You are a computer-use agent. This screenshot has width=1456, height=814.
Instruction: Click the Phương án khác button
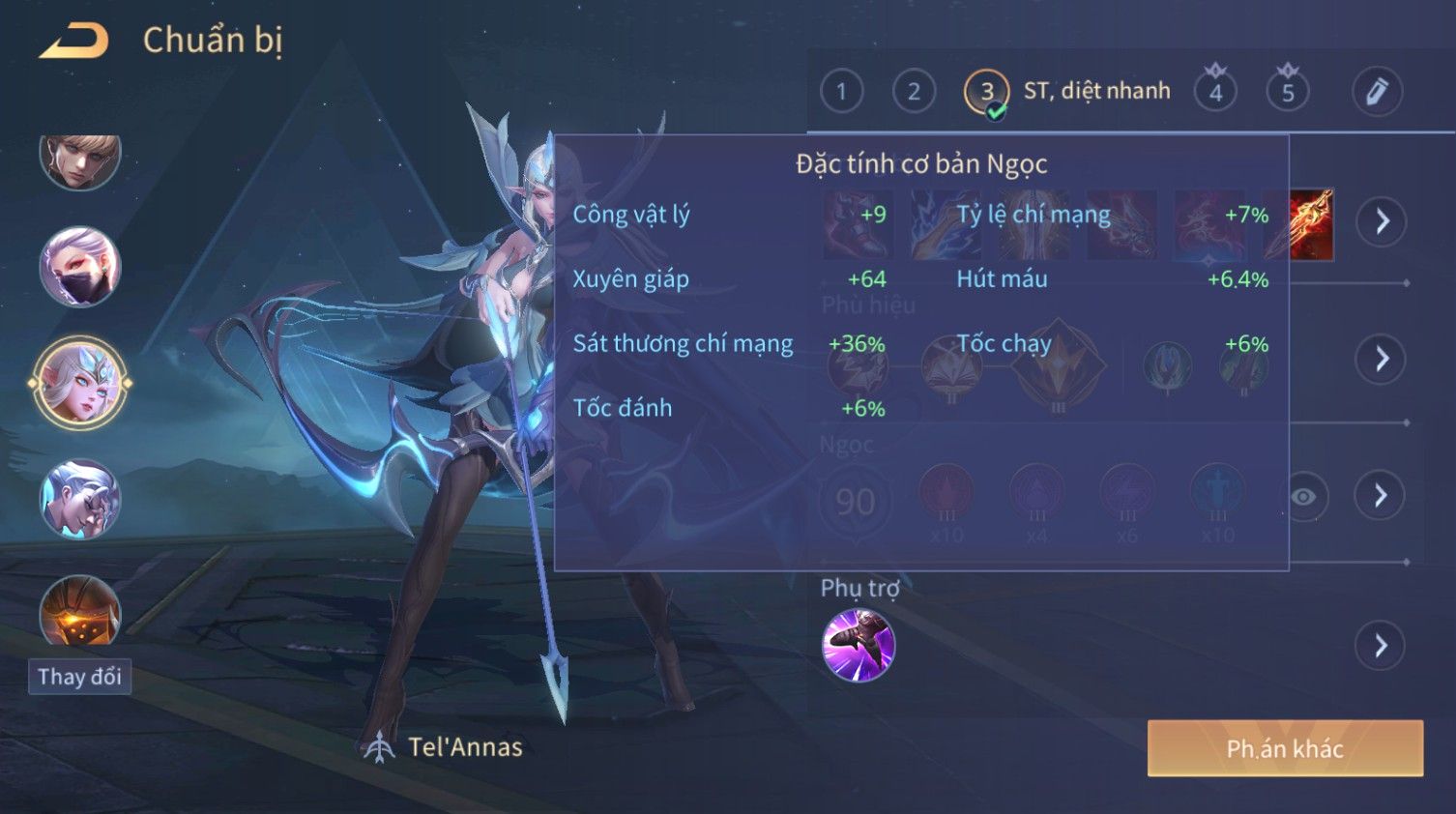click(x=1285, y=748)
